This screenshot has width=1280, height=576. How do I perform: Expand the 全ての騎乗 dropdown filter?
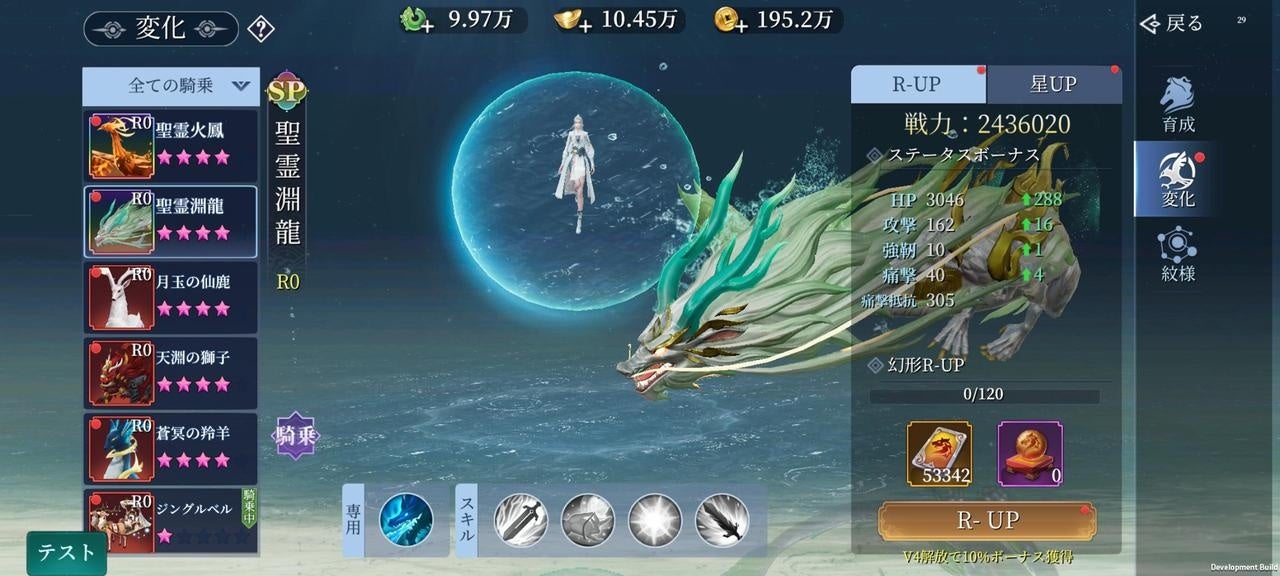tap(171, 86)
